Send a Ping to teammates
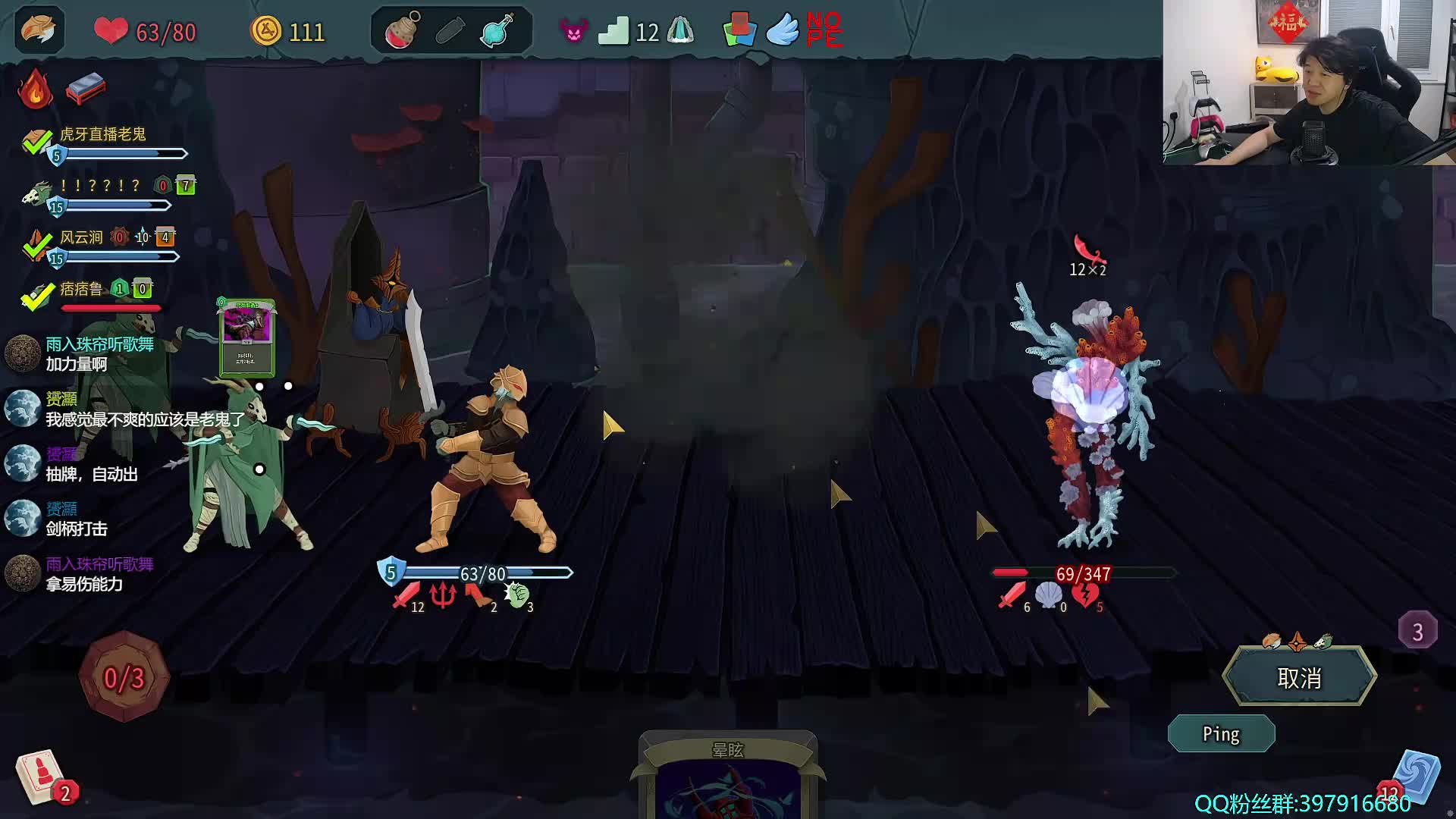 click(1221, 734)
